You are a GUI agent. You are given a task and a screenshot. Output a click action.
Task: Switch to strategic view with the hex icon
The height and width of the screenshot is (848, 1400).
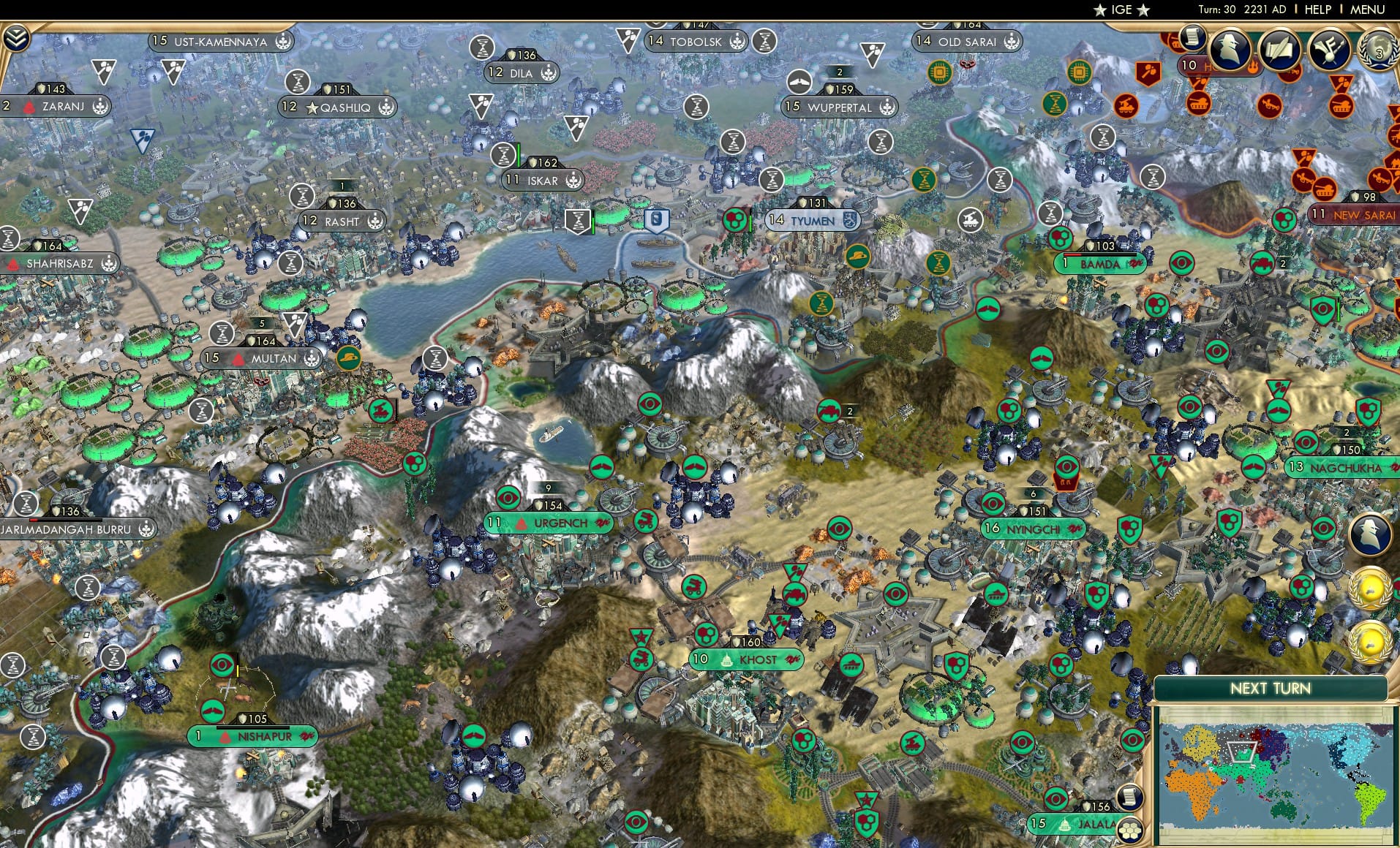(x=1129, y=830)
